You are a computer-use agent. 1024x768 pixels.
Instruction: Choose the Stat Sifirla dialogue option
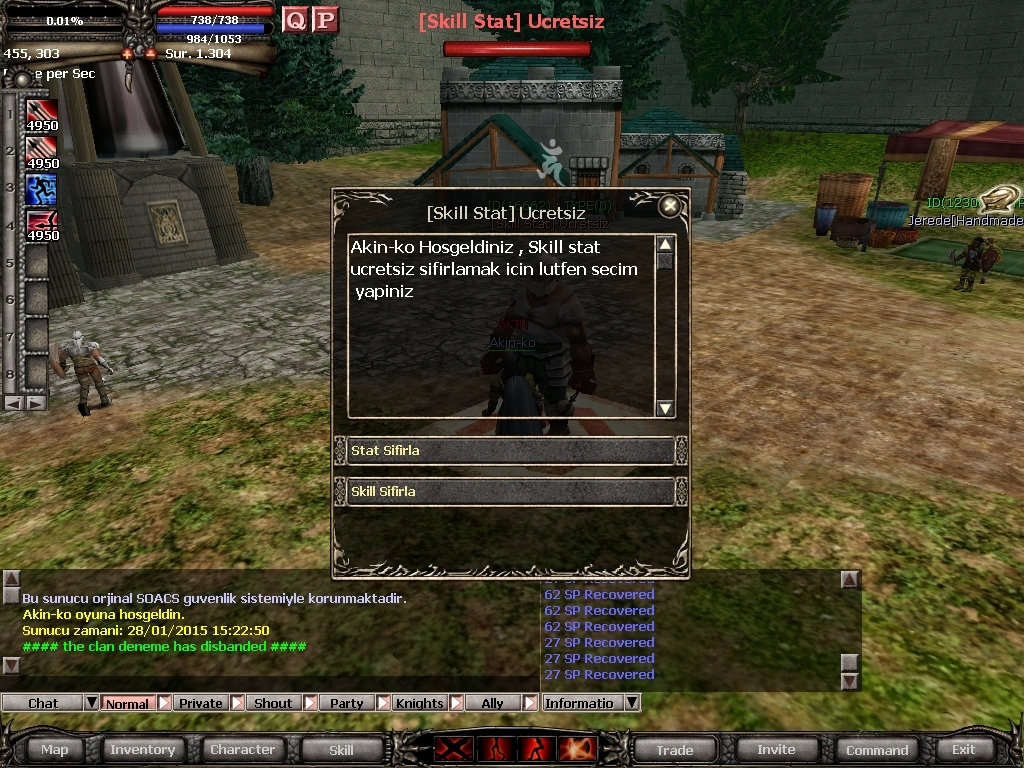click(x=510, y=451)
